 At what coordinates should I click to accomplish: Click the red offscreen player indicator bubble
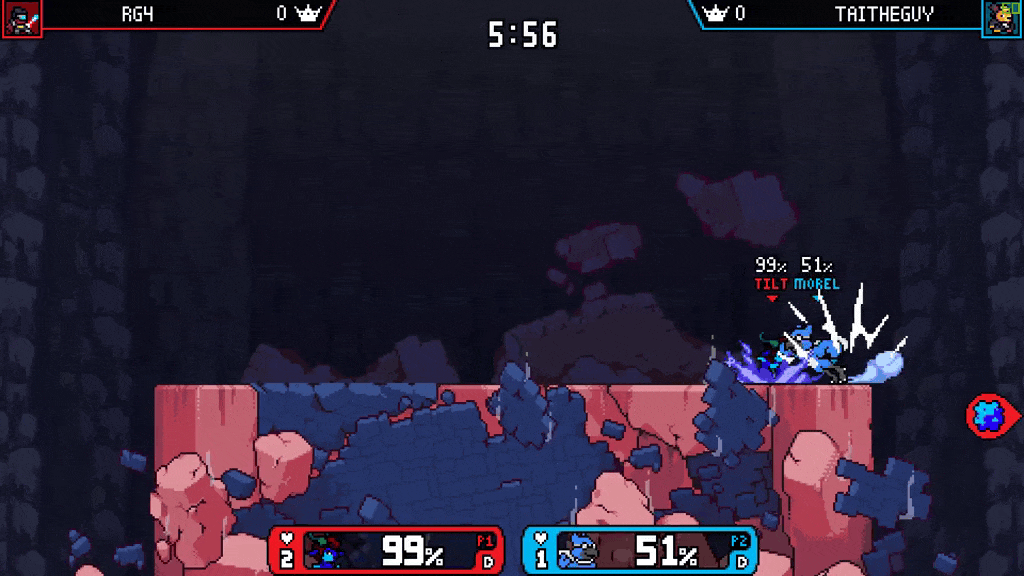[991, 414]
